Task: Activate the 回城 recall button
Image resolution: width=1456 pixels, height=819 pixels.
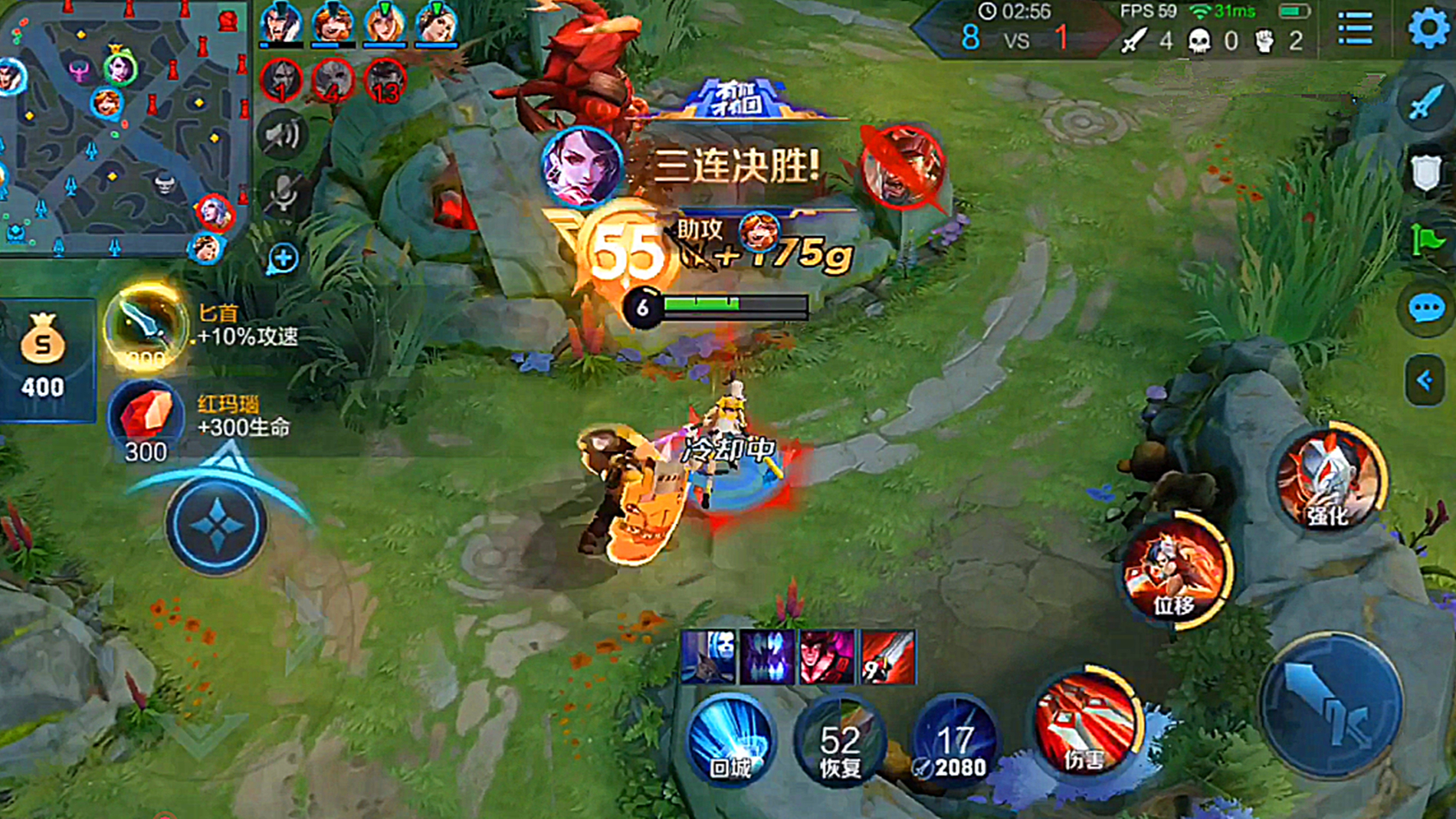Action: point(730,740)
